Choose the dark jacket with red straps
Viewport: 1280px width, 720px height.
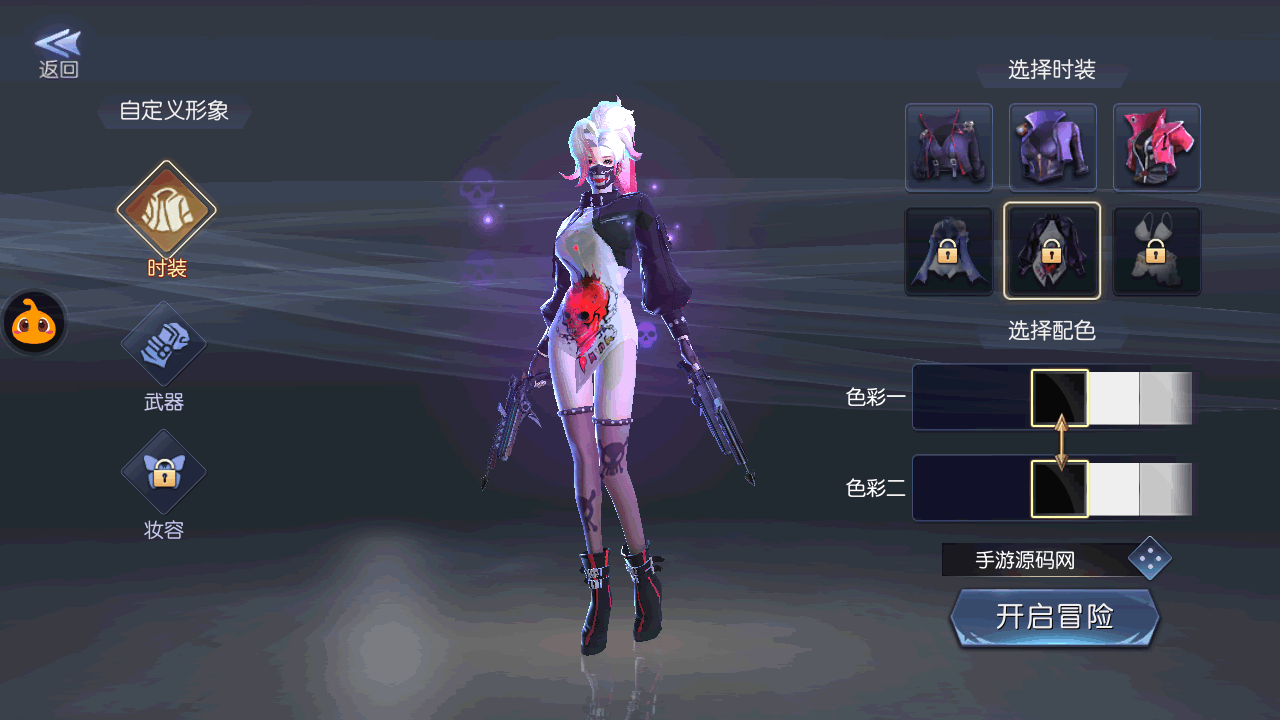[x=948, y=147]
